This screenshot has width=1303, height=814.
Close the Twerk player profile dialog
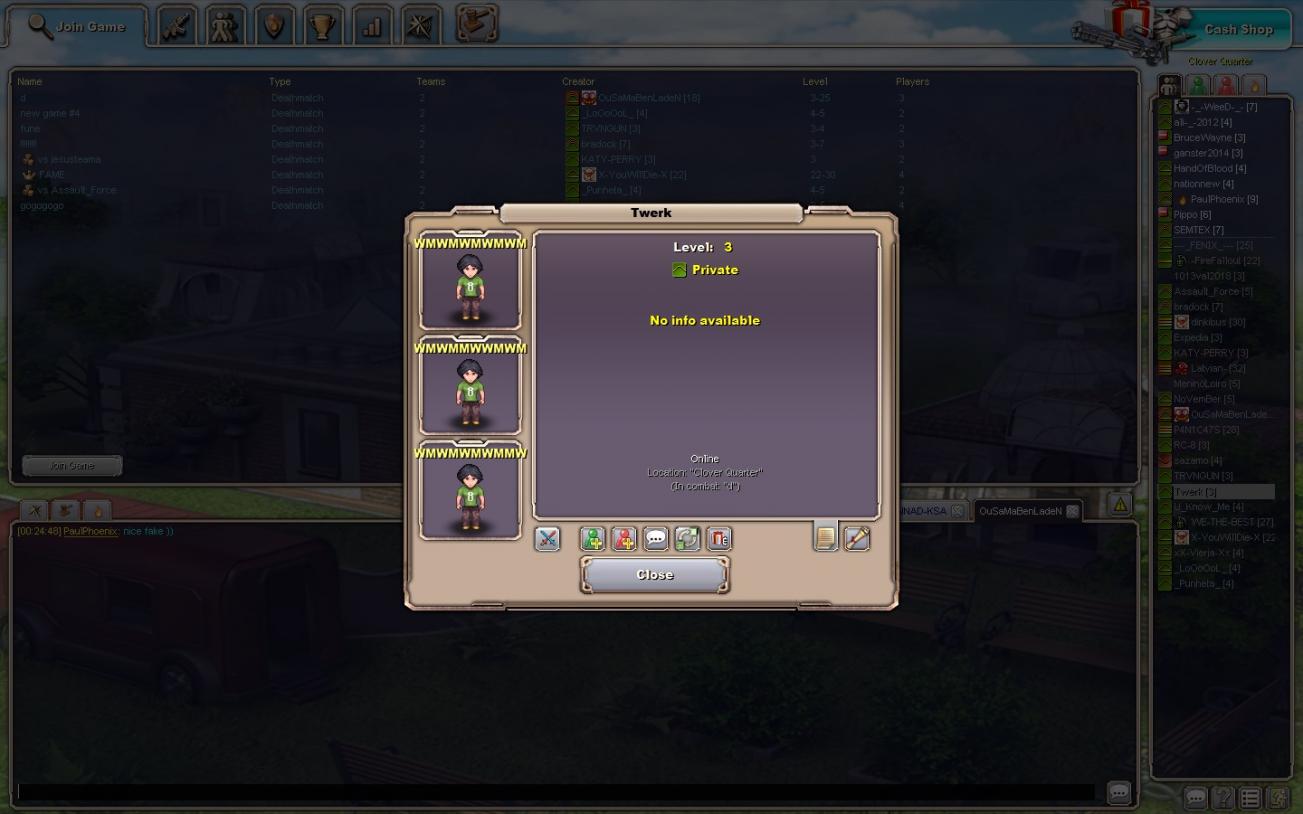[655, 575]
